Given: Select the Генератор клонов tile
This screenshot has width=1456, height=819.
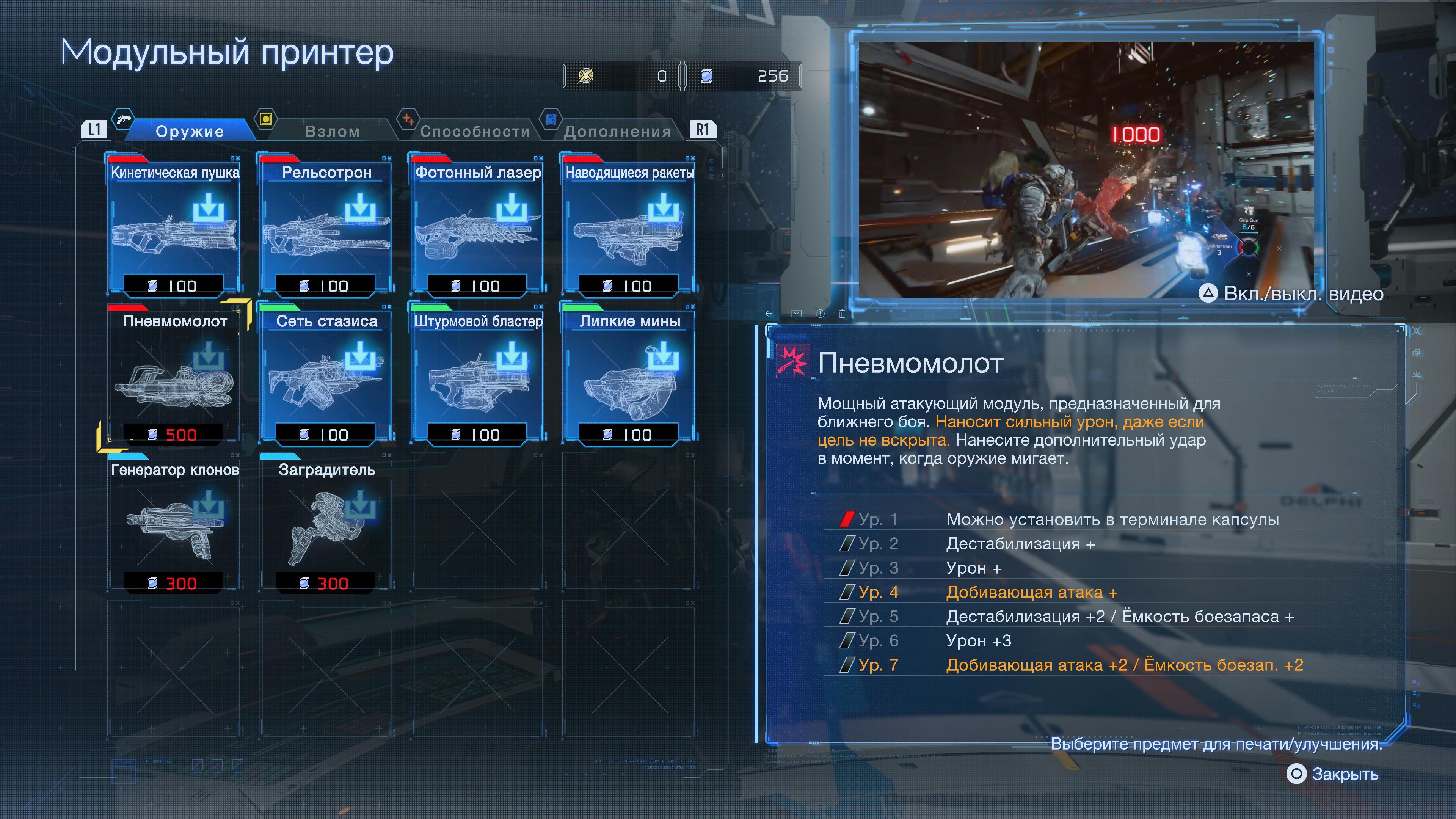Looking at the screenshot, I should [175, 524].
